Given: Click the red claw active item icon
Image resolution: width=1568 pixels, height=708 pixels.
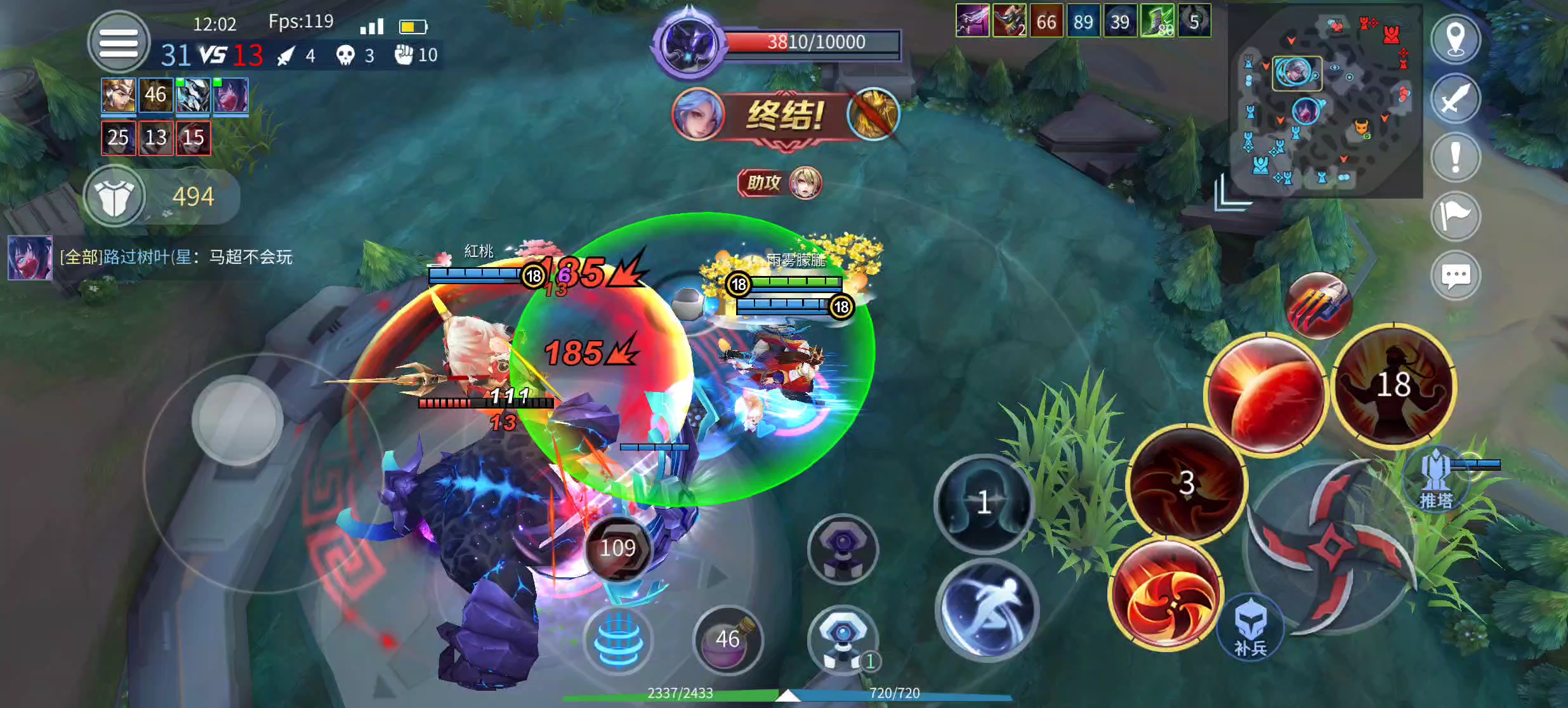Looking at the screenshot, I should tap(1317, 306).
